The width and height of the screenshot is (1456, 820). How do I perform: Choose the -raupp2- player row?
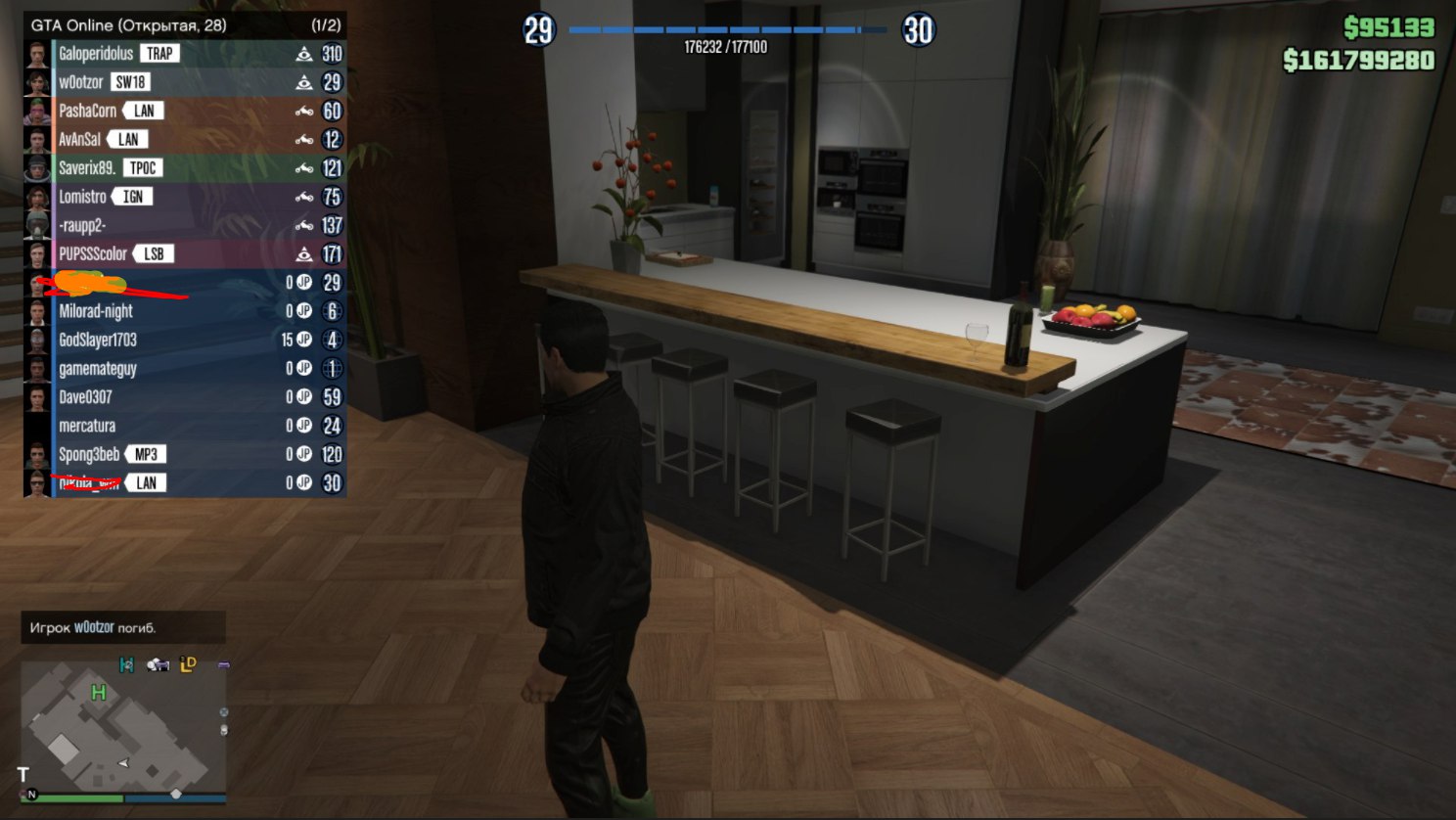[82, 225]
